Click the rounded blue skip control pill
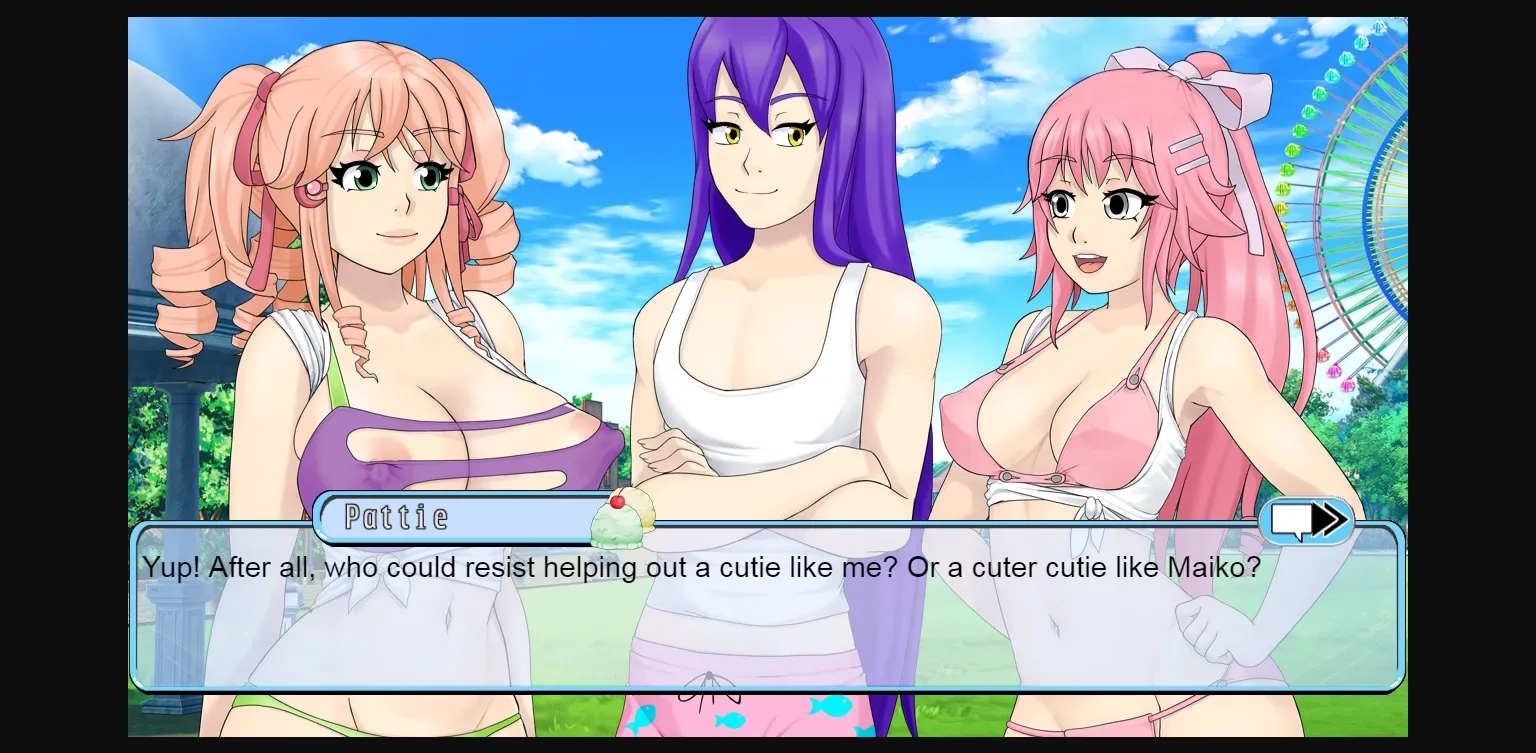 click(x=1307, y=520)
